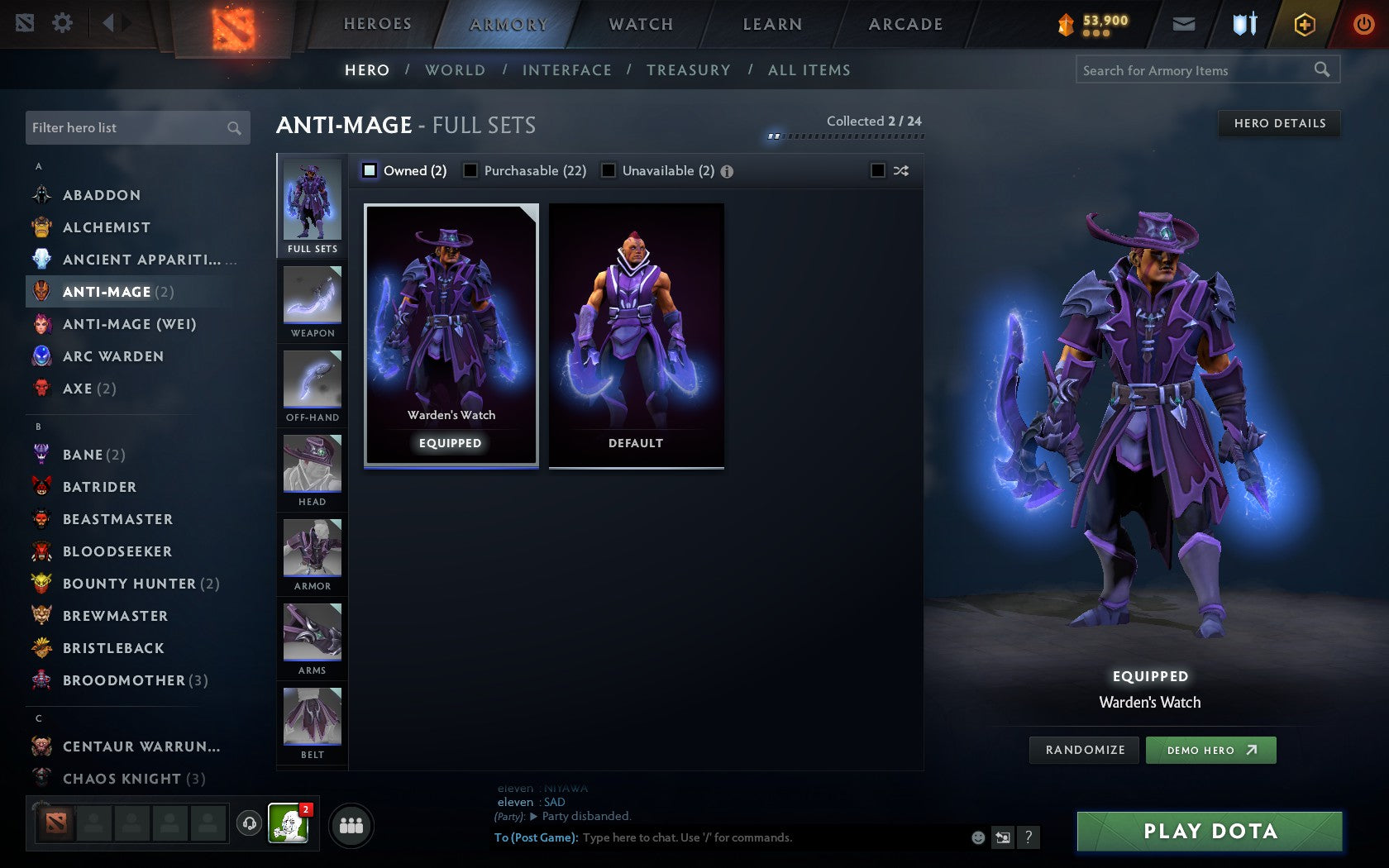Open the Armory loadout shield-and-sword icon
Viewport: 1389px width, 868px height.
point(1243,24)
